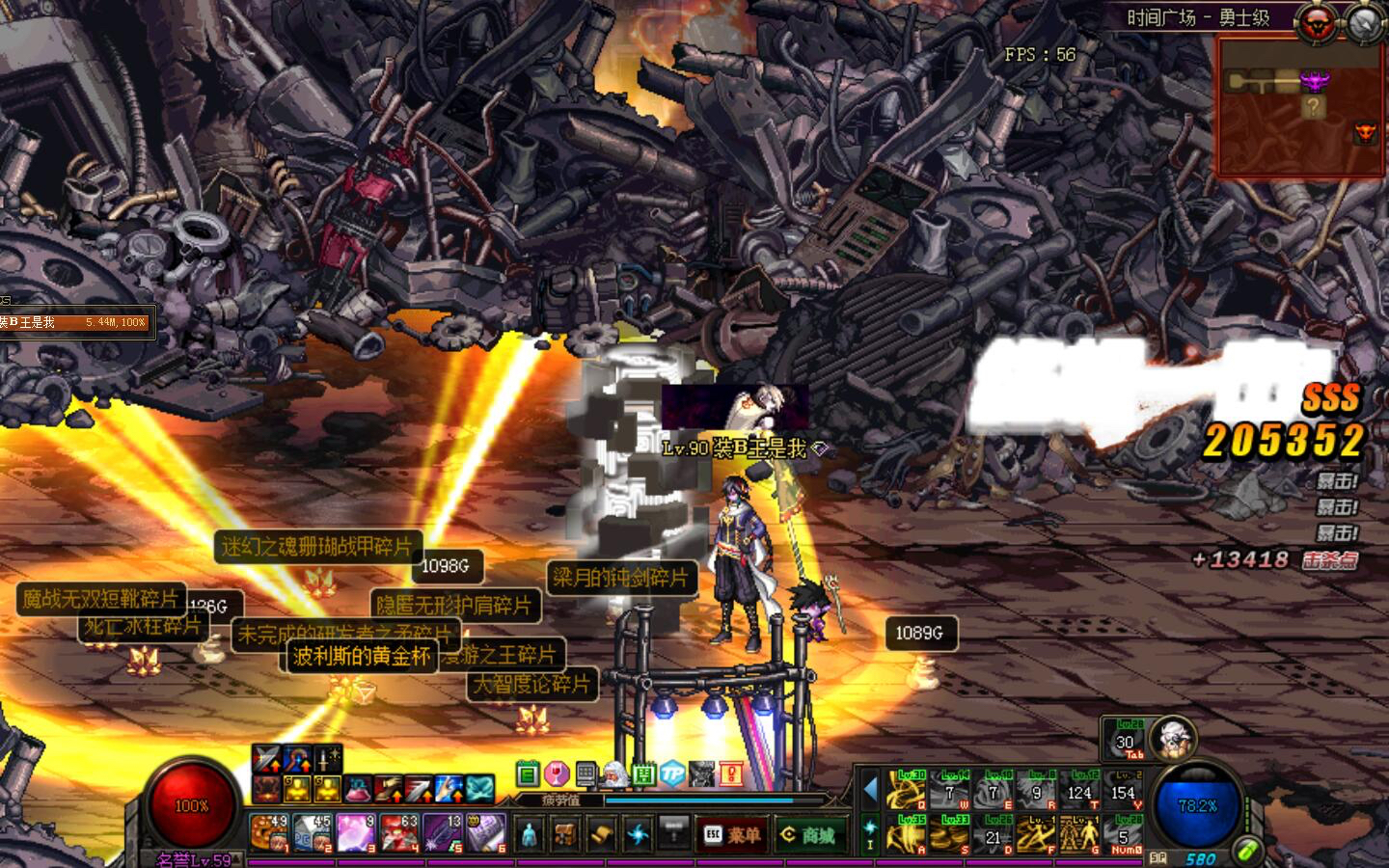Image resolution: width=1389 pixels, height=868 pixels.
Task: Click the blue arrow to expand skill bar
Action: (869, 789)
